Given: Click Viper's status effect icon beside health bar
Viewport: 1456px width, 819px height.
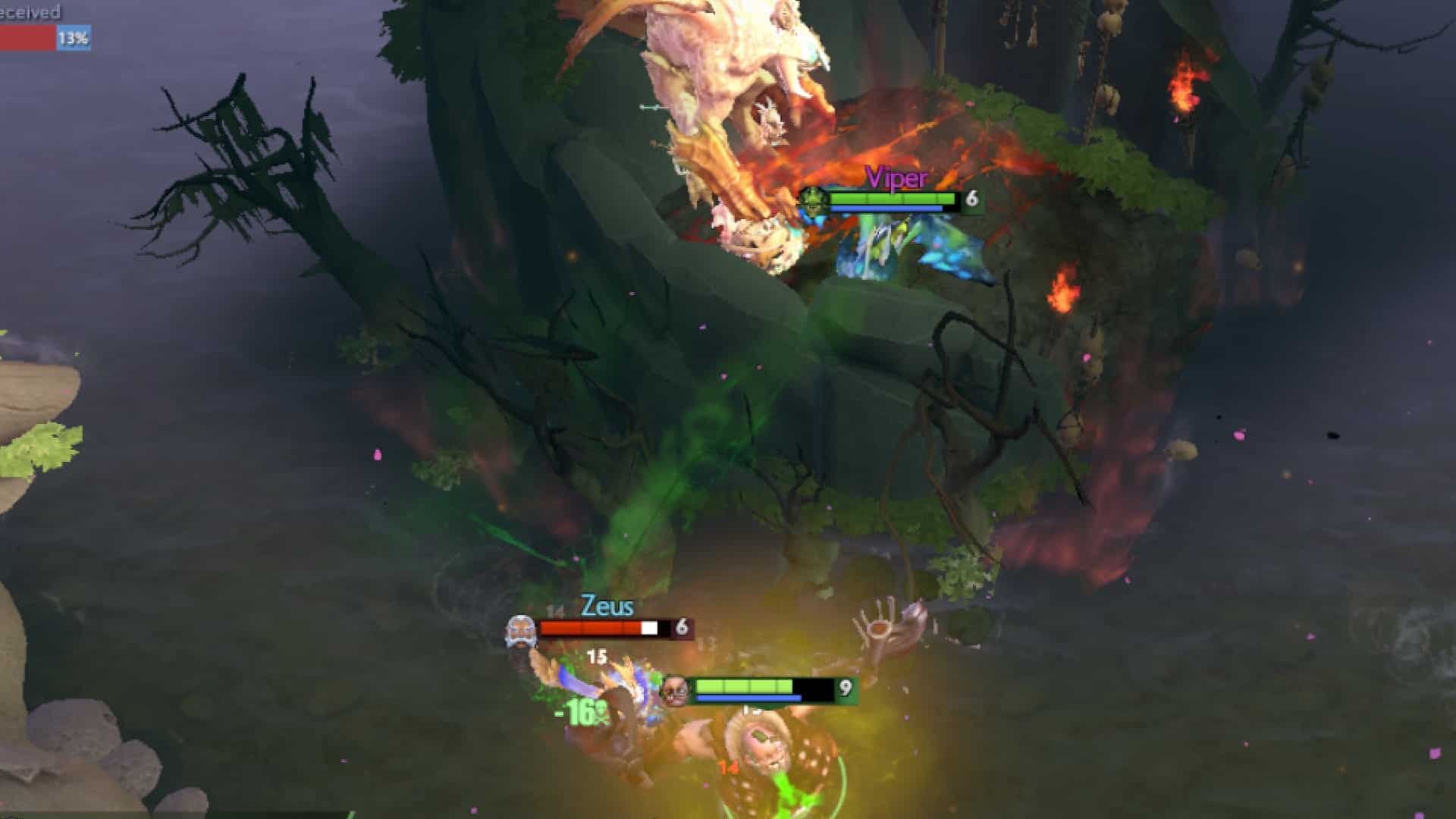Looking at the screenshot, I should pyautogui.click(x=813, y=200).
